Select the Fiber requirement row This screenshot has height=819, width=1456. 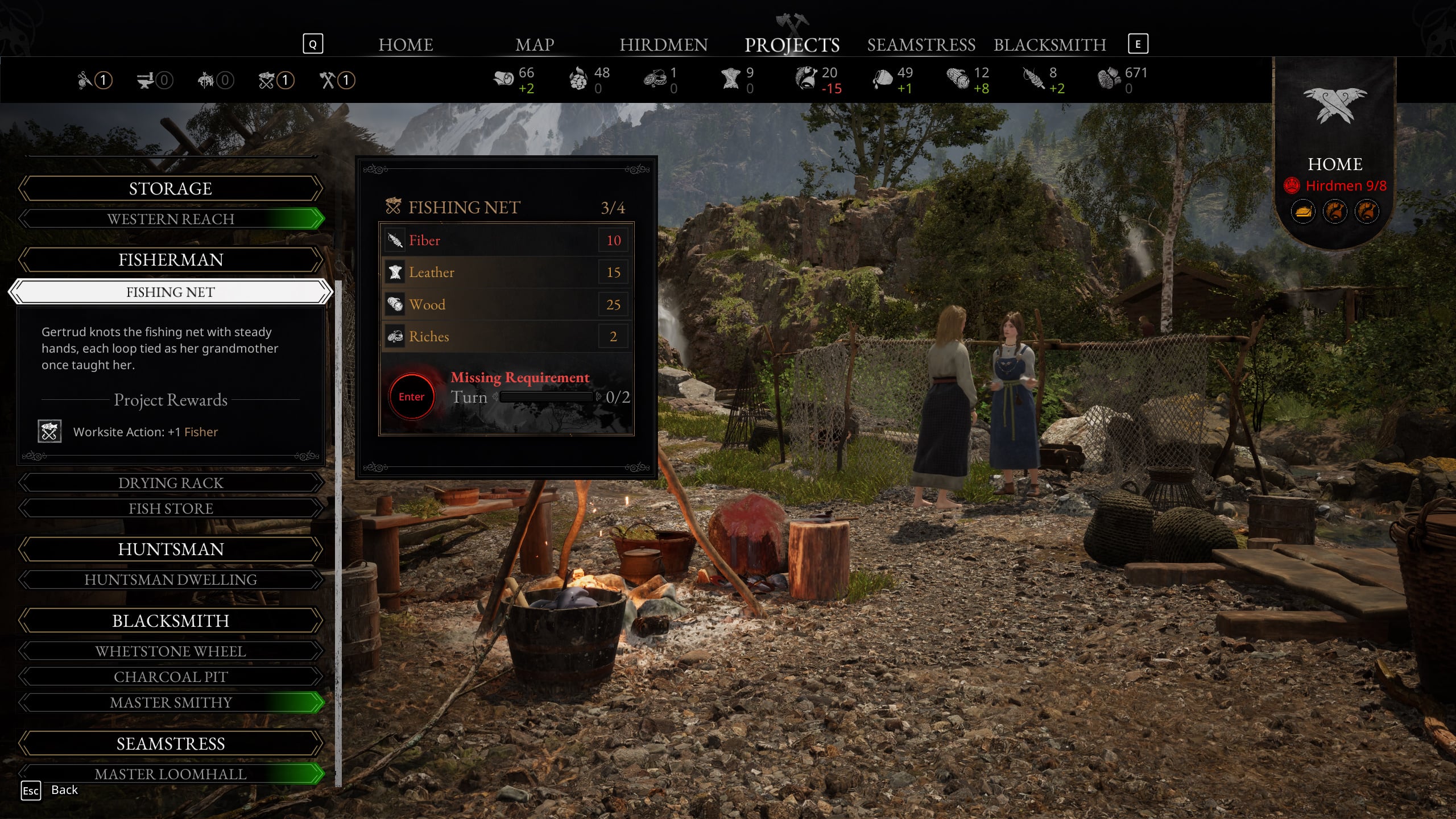[506, 240]
